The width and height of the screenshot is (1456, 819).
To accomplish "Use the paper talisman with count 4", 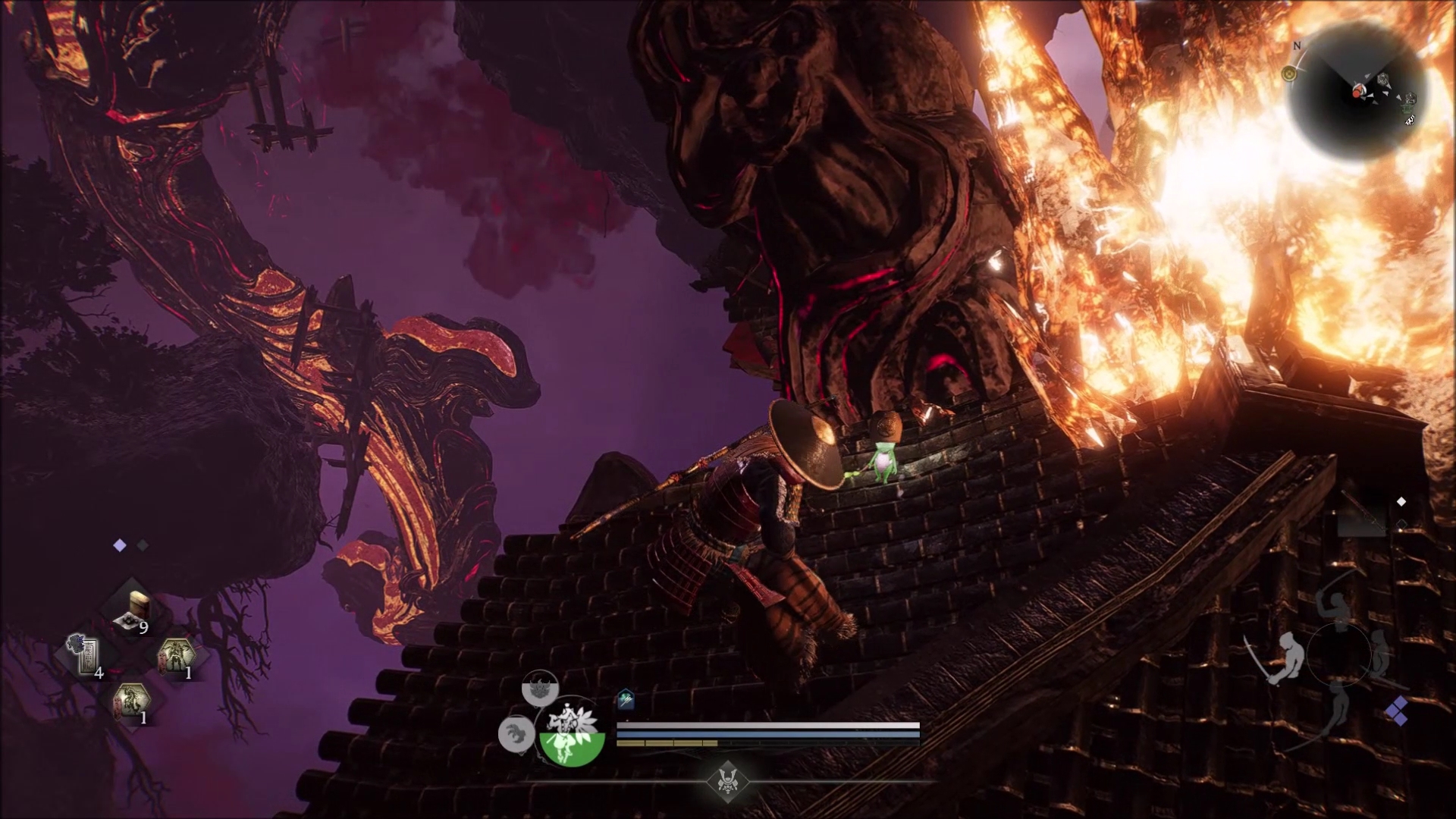I will tap(86, 654).
